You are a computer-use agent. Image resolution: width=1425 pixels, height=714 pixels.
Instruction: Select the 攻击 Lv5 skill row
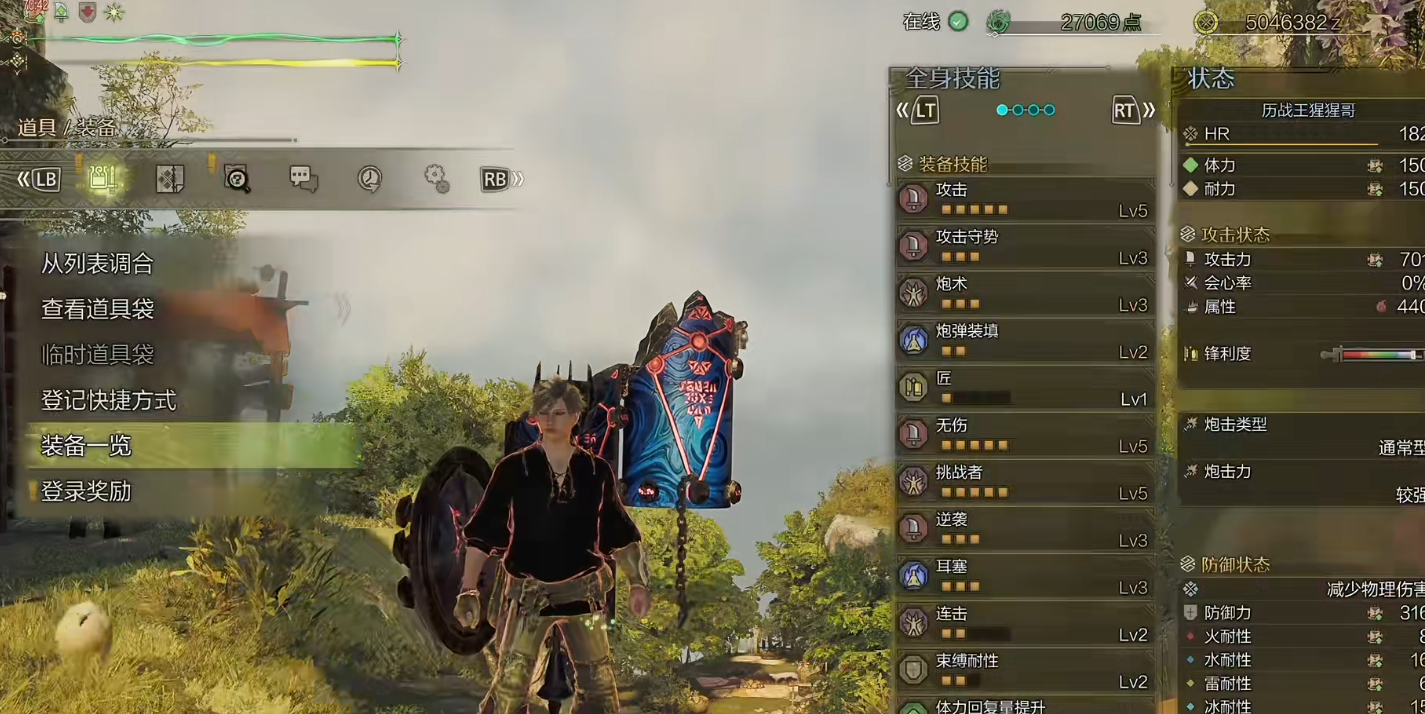click(x=1025, y=199)
